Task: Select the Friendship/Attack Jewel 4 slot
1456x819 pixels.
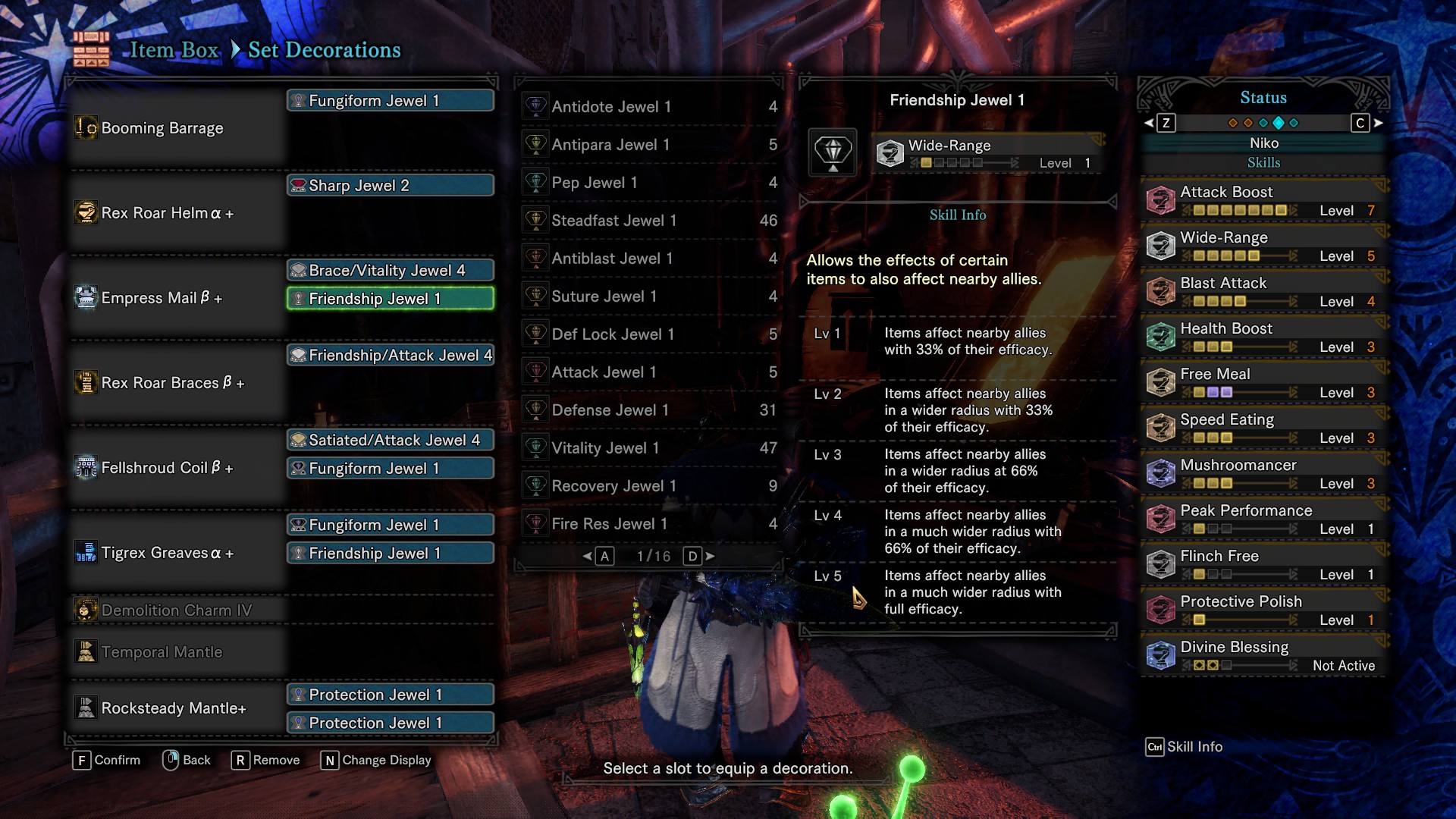Action: click(391, 356)
